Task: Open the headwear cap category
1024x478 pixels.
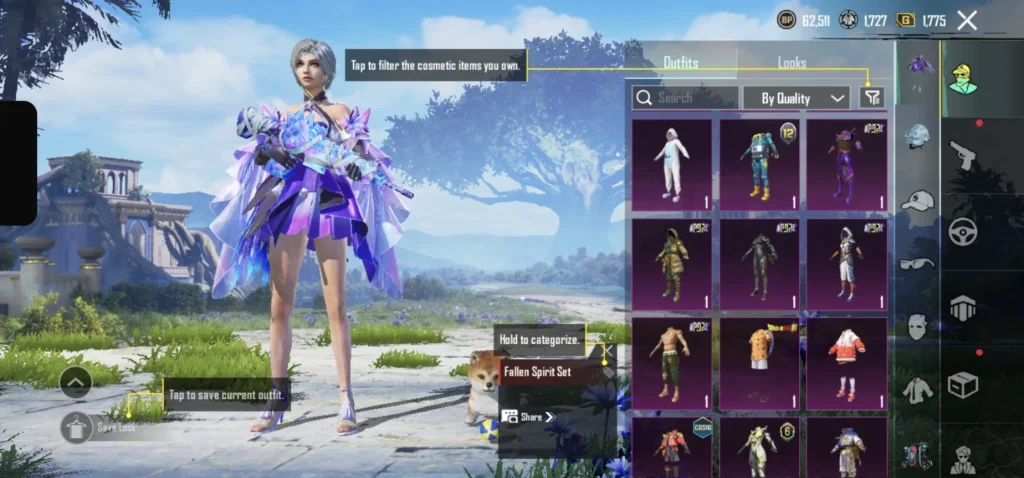Action: [916, 201]
